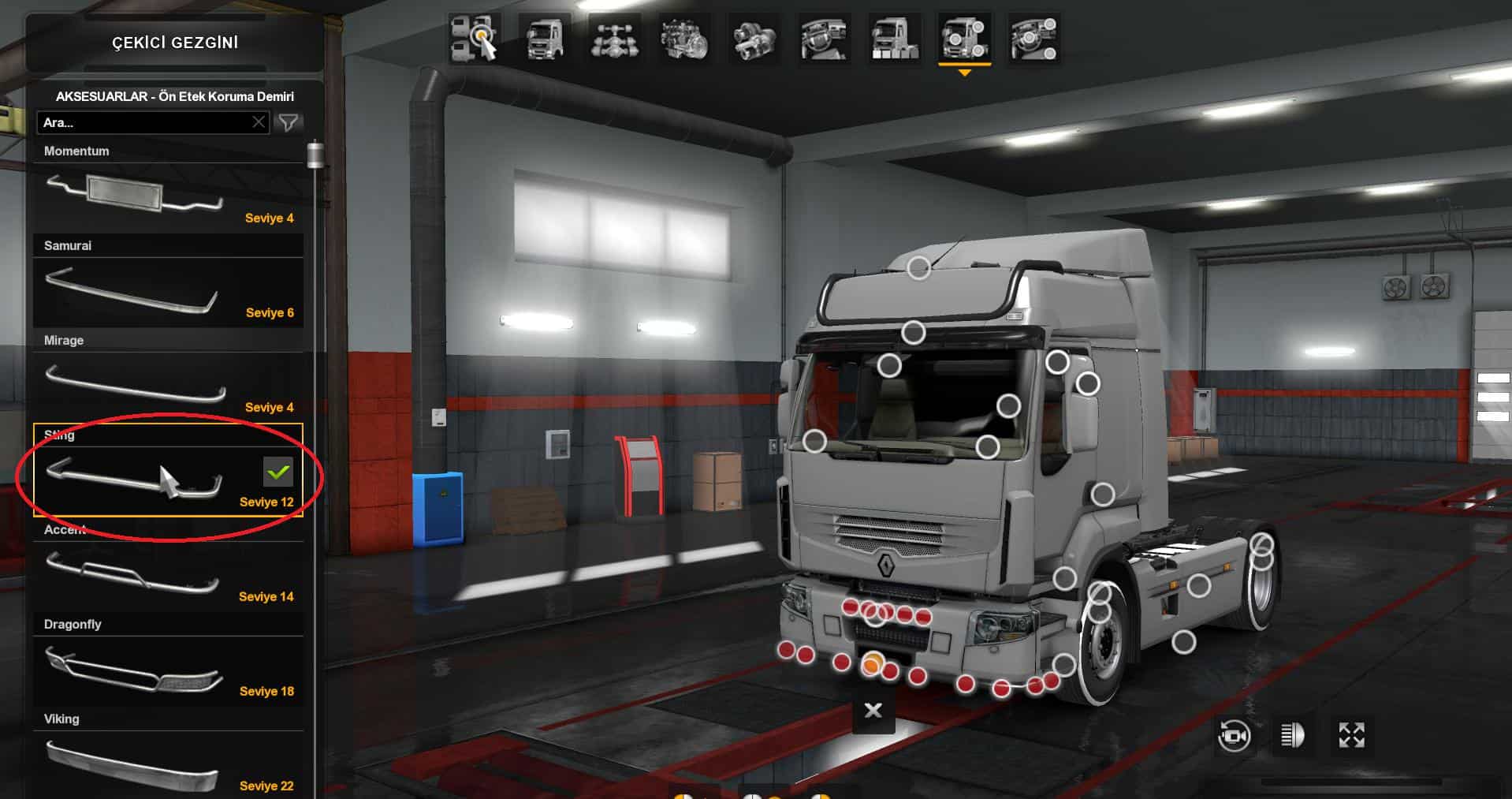
Task: Open the chassis category tab
Action: click(614, 39)
